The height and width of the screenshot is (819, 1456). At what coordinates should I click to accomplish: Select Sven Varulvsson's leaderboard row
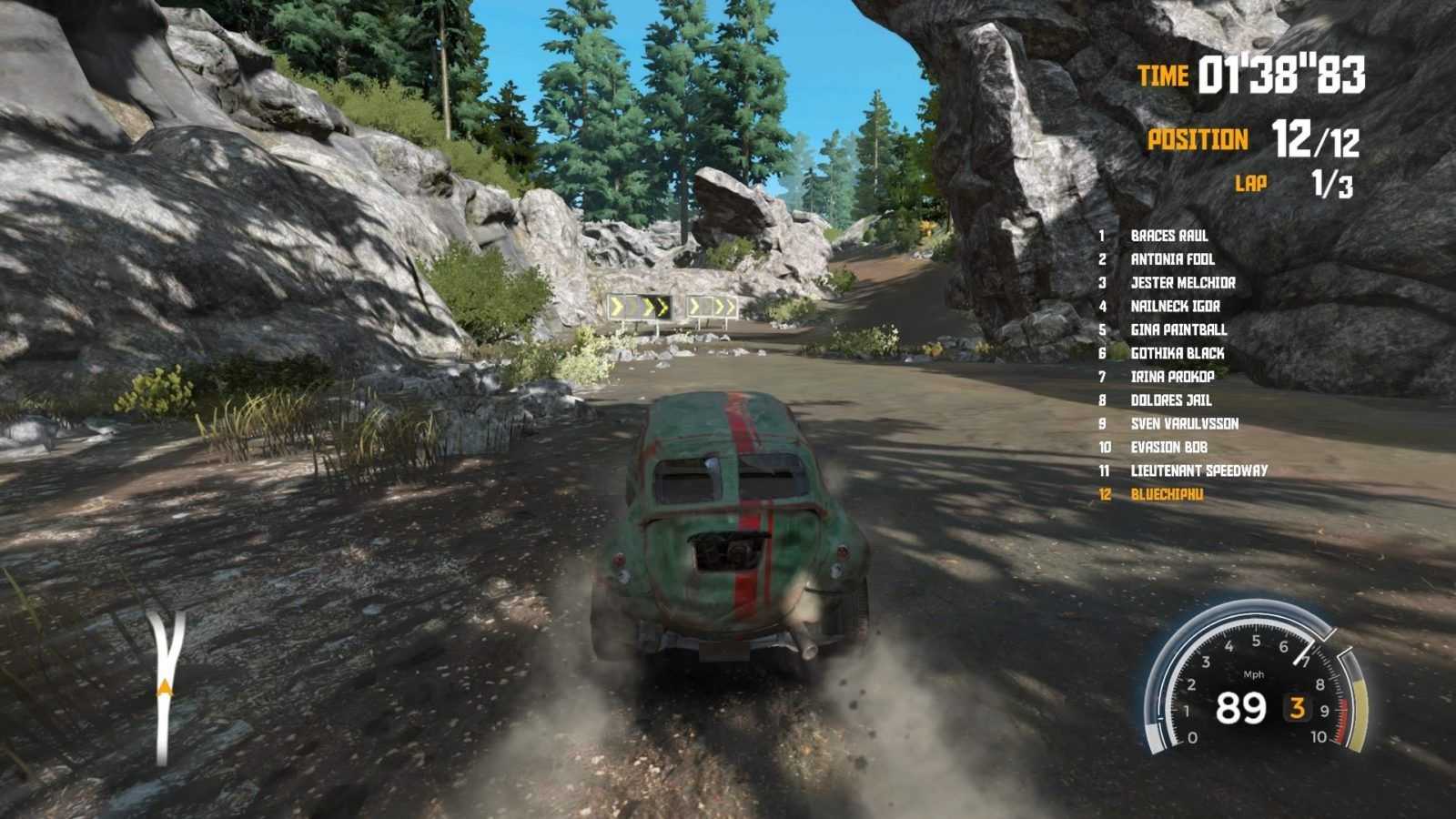[x=1184, y=424]
